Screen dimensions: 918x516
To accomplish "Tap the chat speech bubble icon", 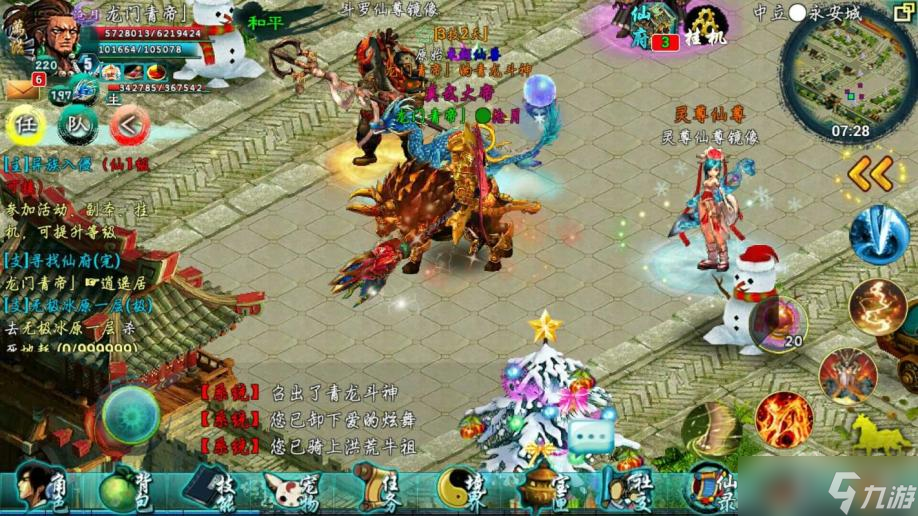I will [591, 436].
